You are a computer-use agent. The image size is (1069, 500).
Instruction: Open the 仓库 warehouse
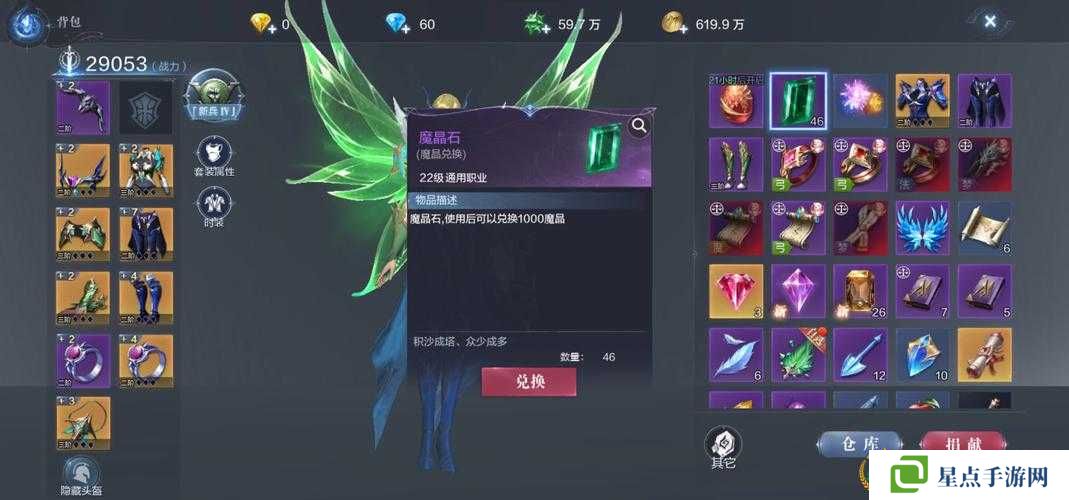click(x=859, y=444)
